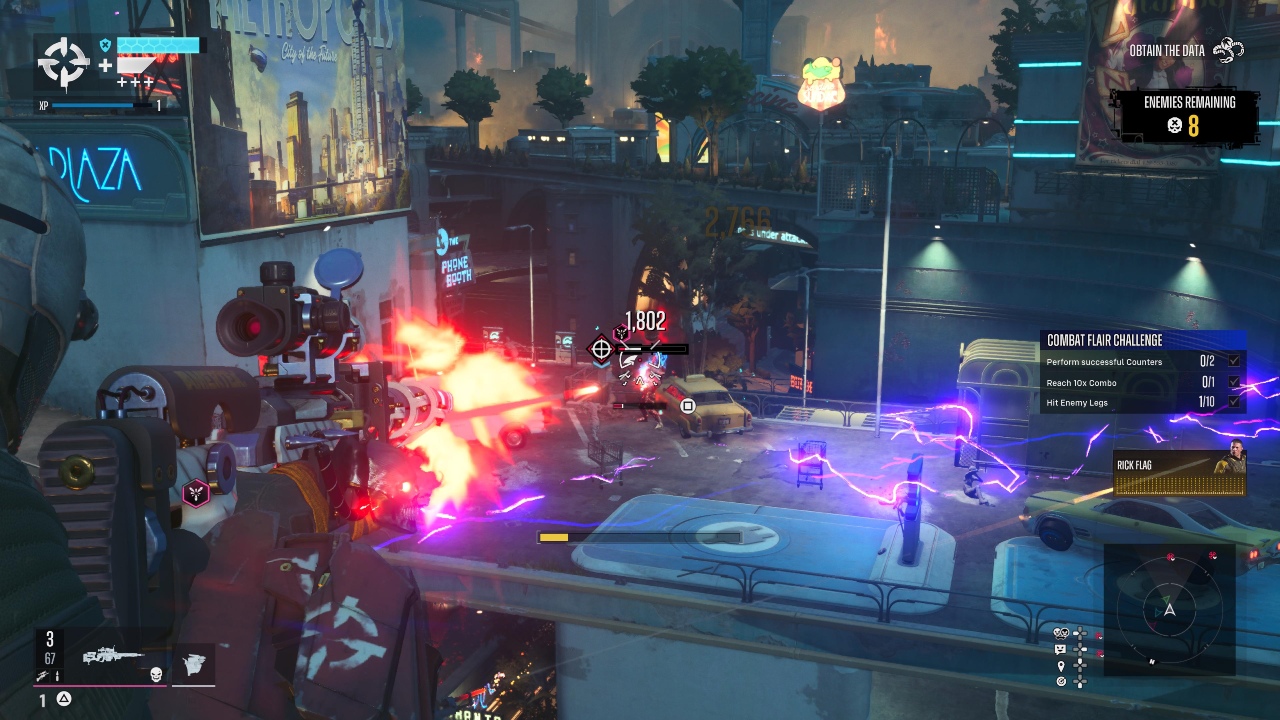The image size is (1280, 720).
Task: Open the emote chat bubble shortcut
Action: pos(1062,649)
